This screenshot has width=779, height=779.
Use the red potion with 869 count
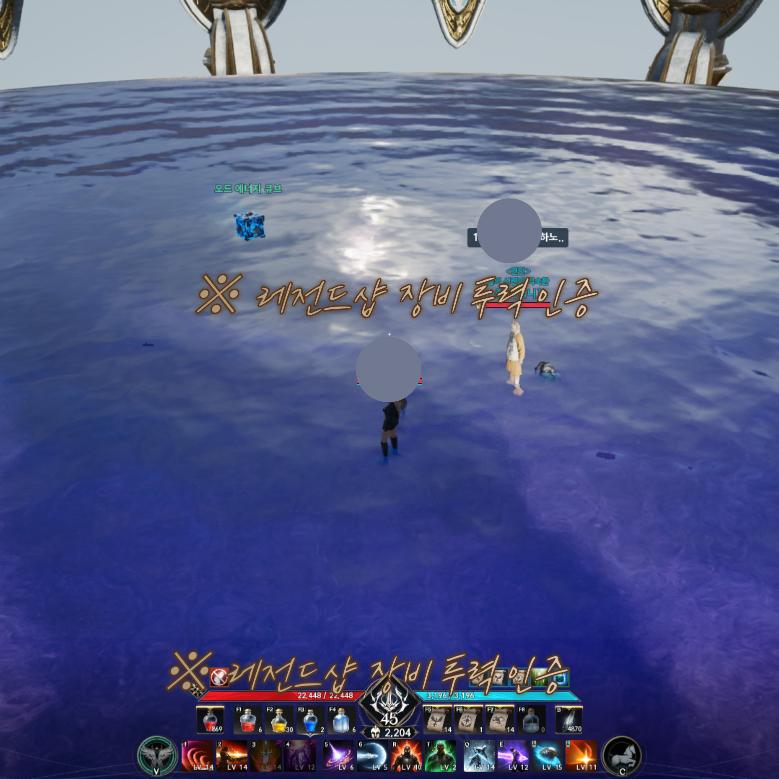211,719
